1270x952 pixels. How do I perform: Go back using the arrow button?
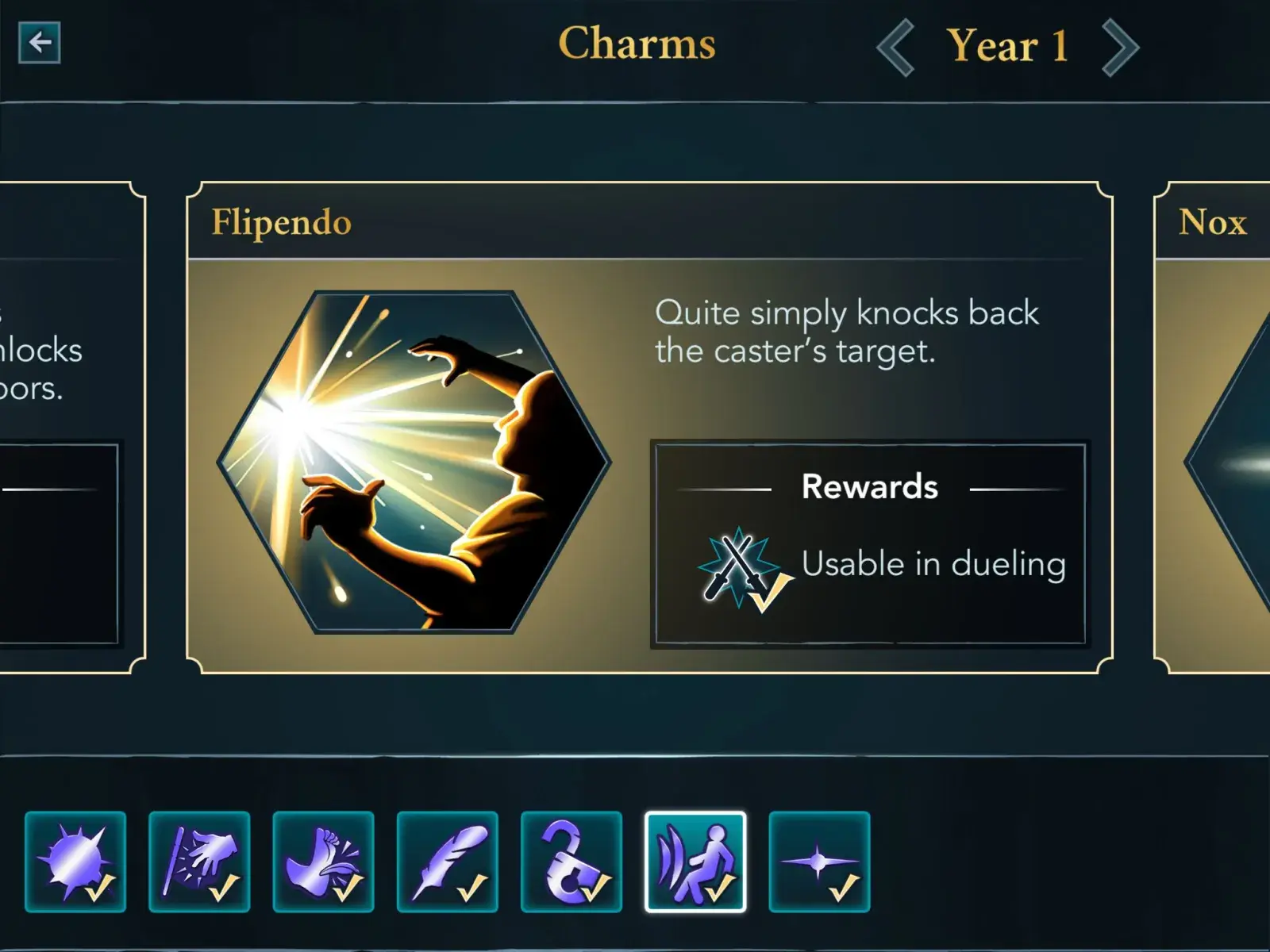tap(40, 43)
